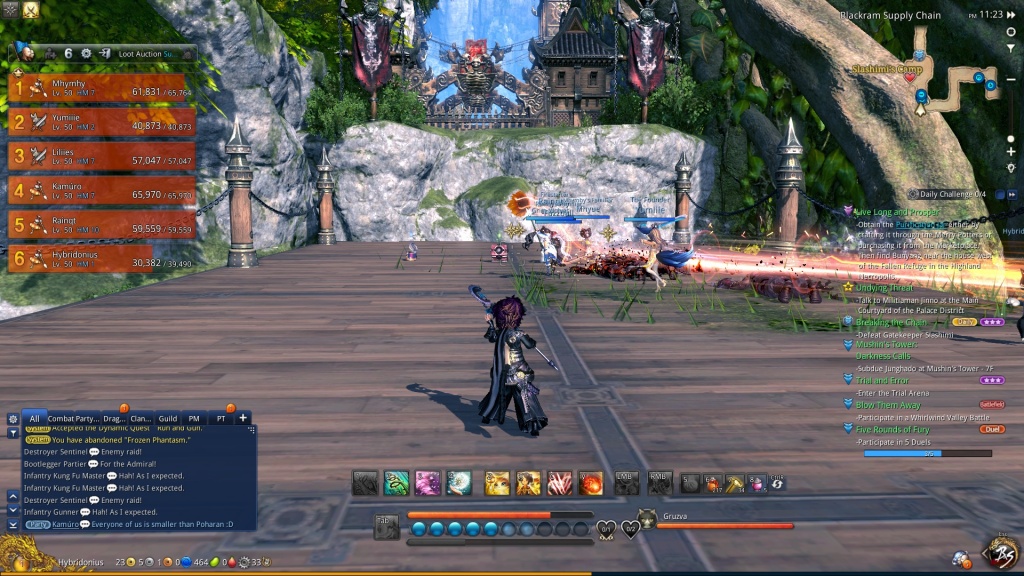Select party member Kamúro's frame
Image resolution: width=1024 pixels, height=576 pixels.
click(102, 190)
